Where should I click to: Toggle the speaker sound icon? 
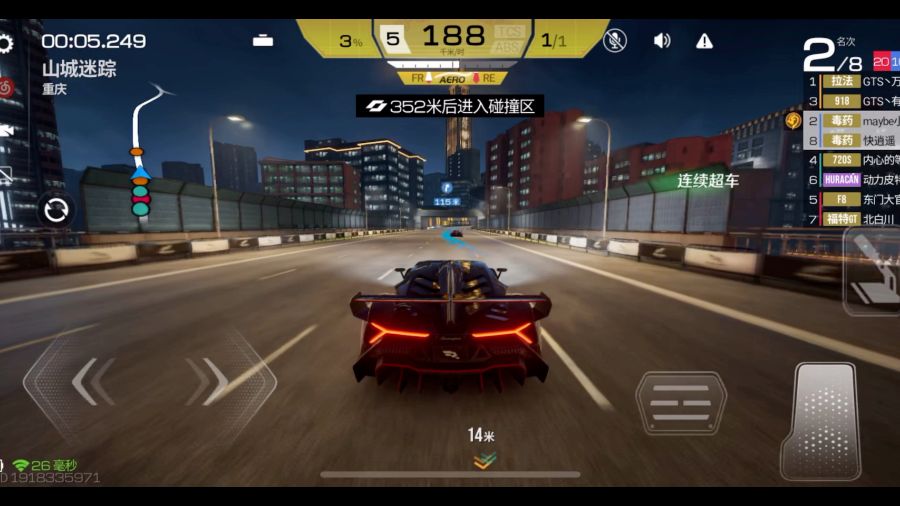pyautogui.click(x=662, y=40)
